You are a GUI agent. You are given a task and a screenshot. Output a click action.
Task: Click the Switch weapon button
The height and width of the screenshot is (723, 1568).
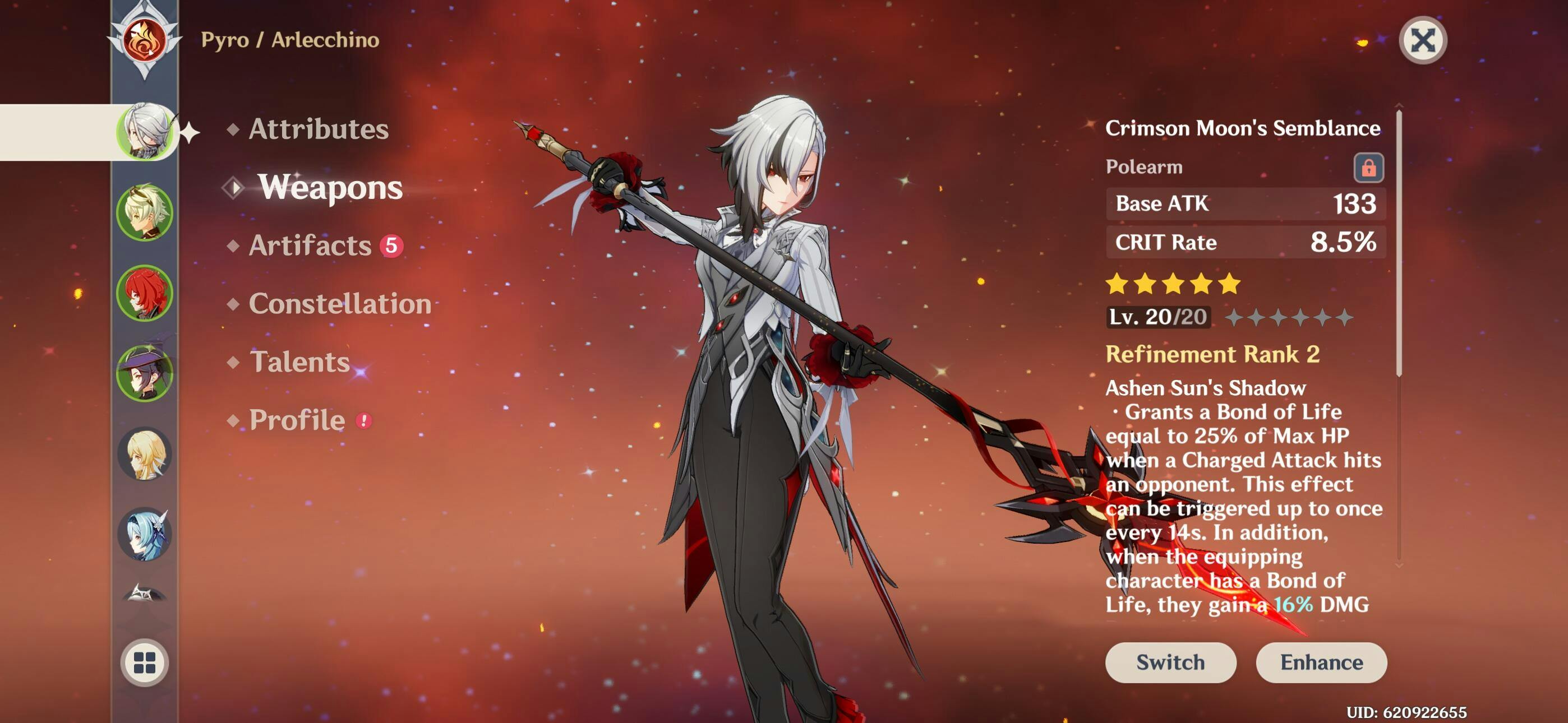point(1169,662)
